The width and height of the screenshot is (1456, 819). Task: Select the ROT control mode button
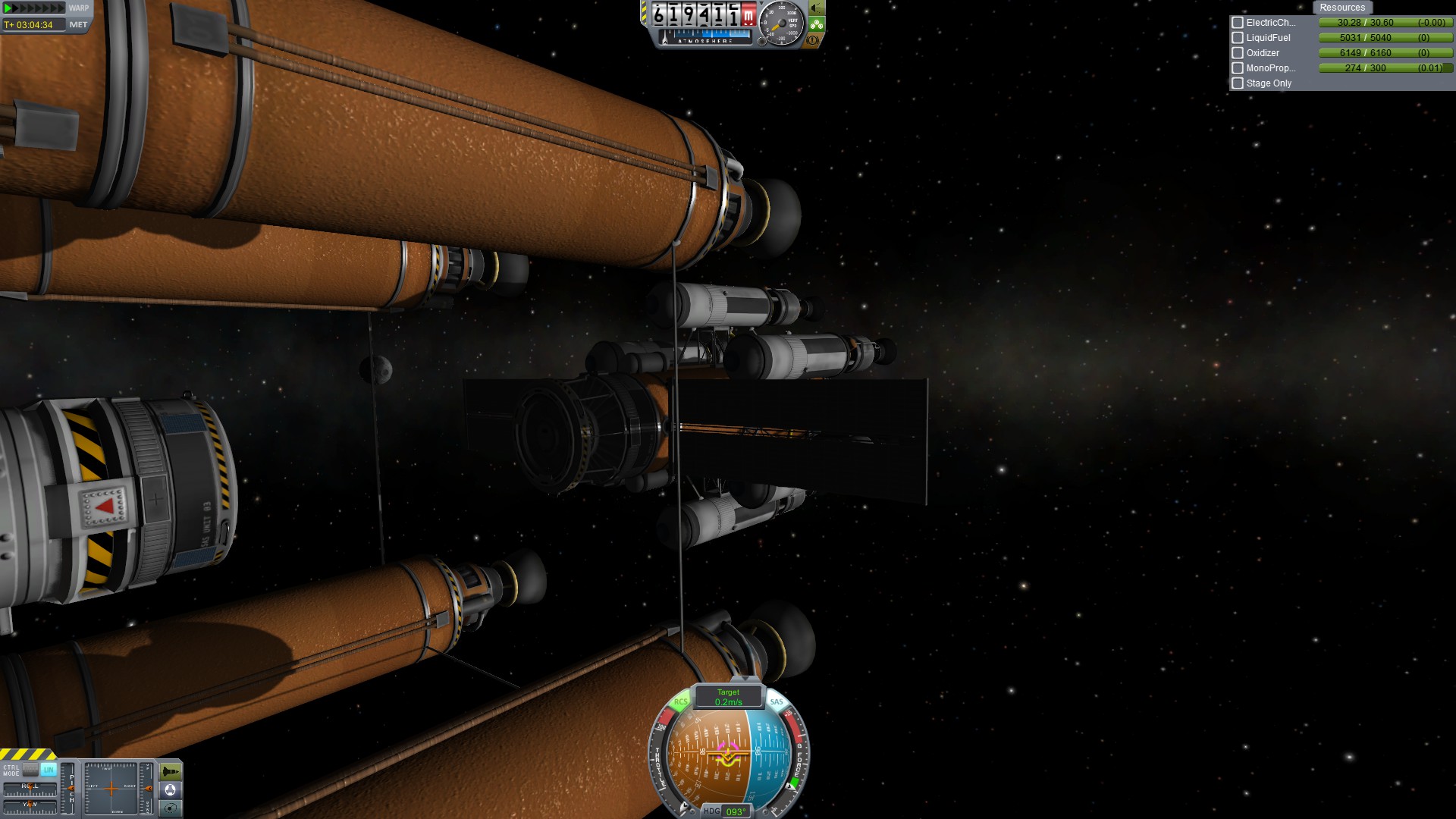point(31,770)
